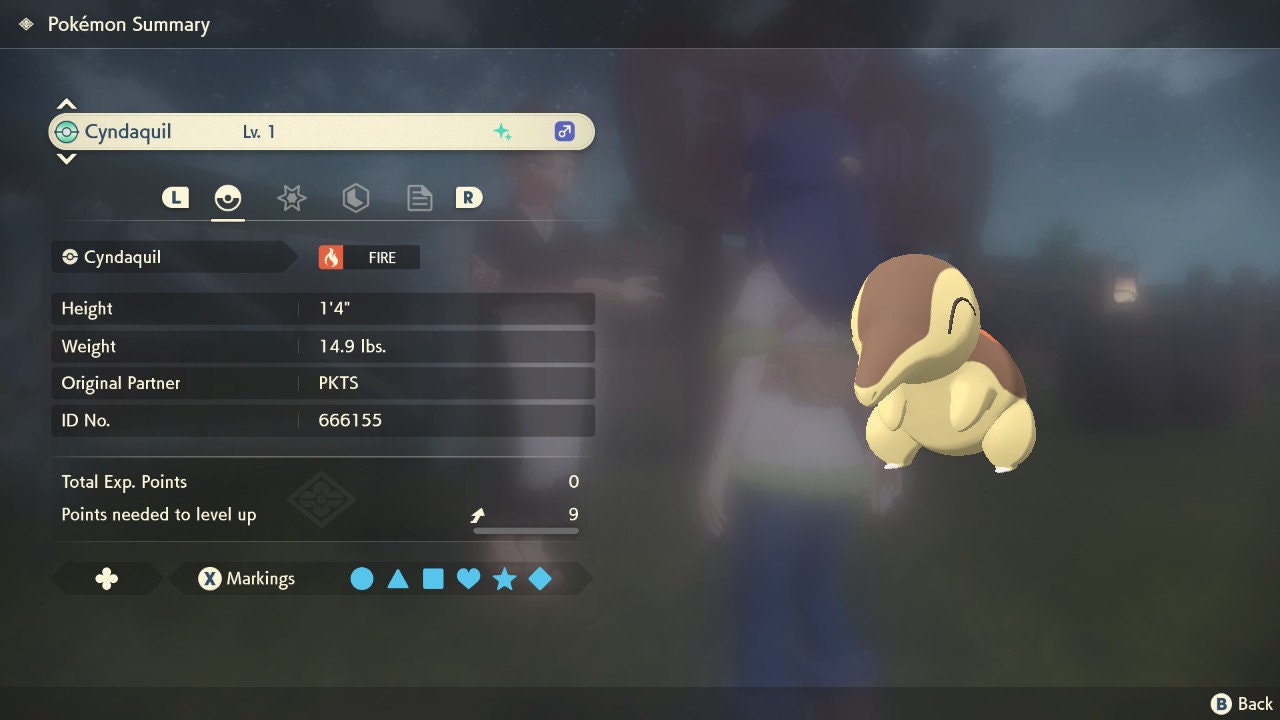Toggle the star marking
This screenshot has height=720, width=1280.
[x=504, y=579]
